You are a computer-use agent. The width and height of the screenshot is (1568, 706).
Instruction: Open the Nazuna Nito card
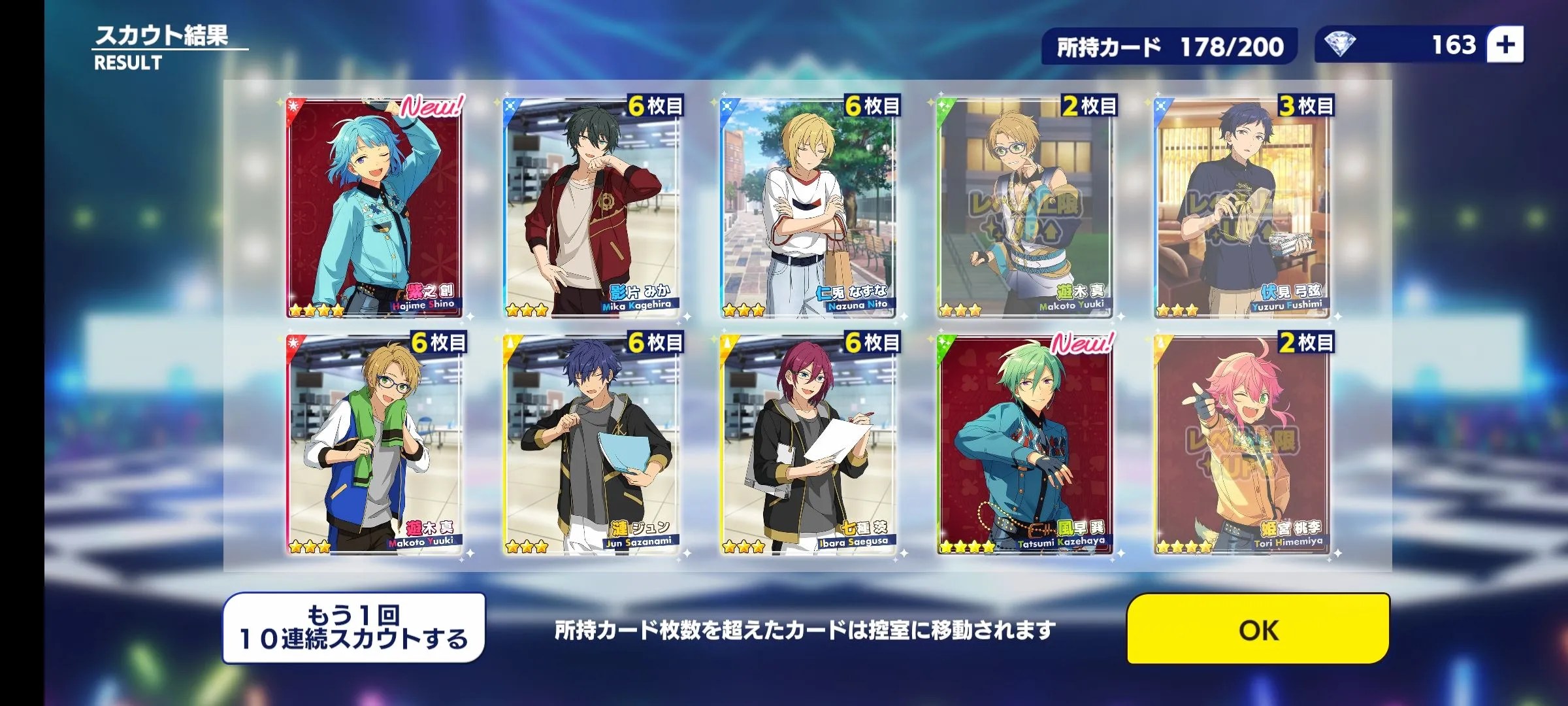(808, 209)
